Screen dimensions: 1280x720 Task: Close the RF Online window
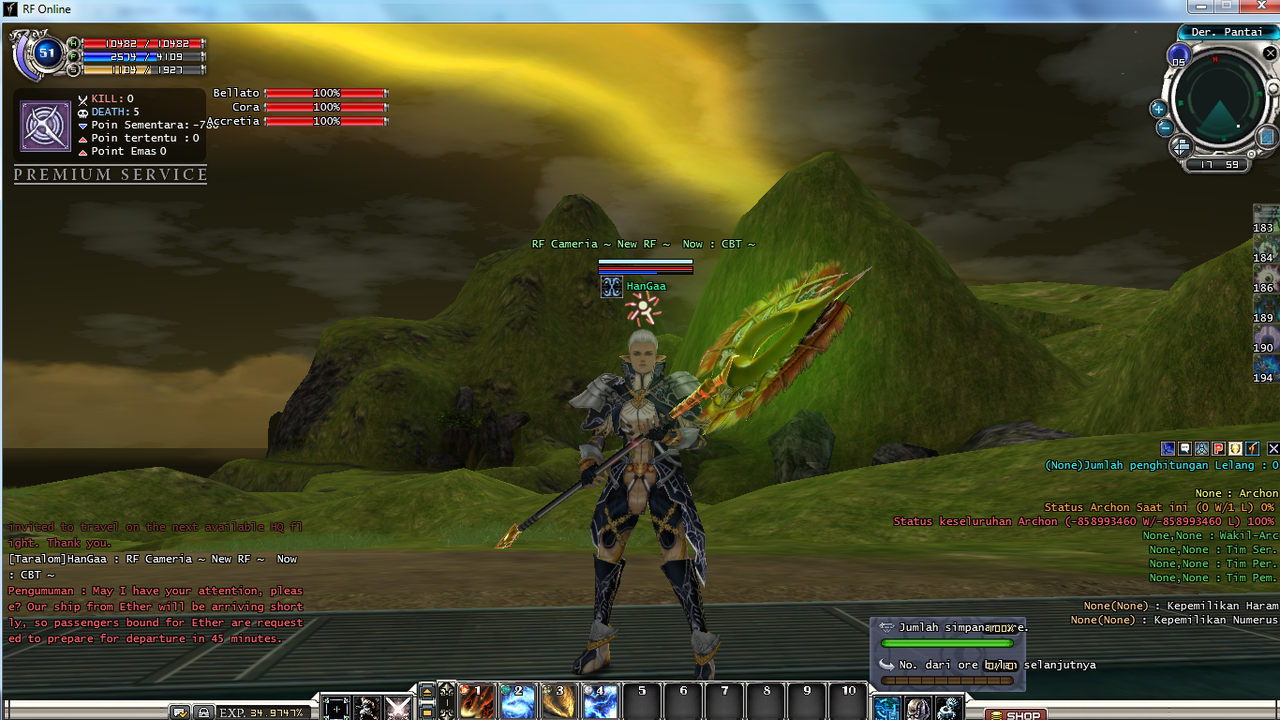1258,6
